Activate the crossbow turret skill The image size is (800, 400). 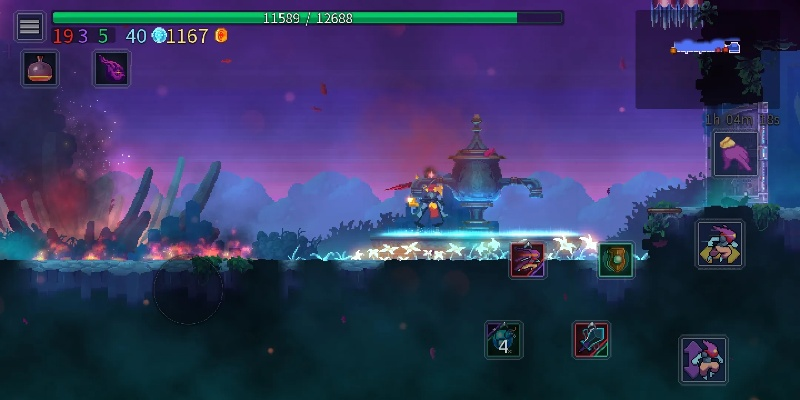[x=591, y=340]
